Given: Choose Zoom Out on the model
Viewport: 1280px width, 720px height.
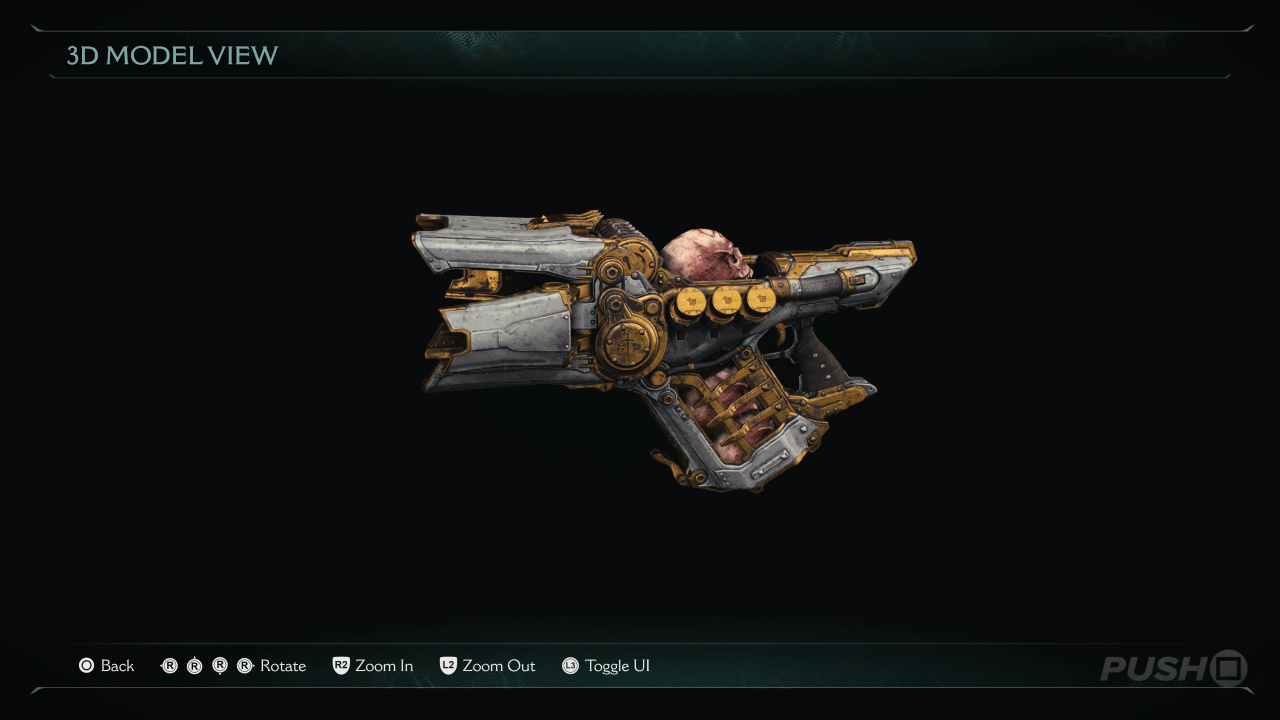Looking at the screenshot, I should coord(488,666).
